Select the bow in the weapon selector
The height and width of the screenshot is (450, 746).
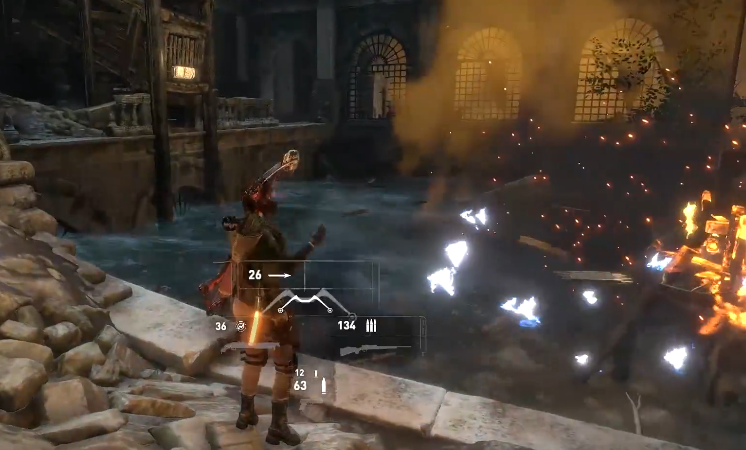pos(305,300)
